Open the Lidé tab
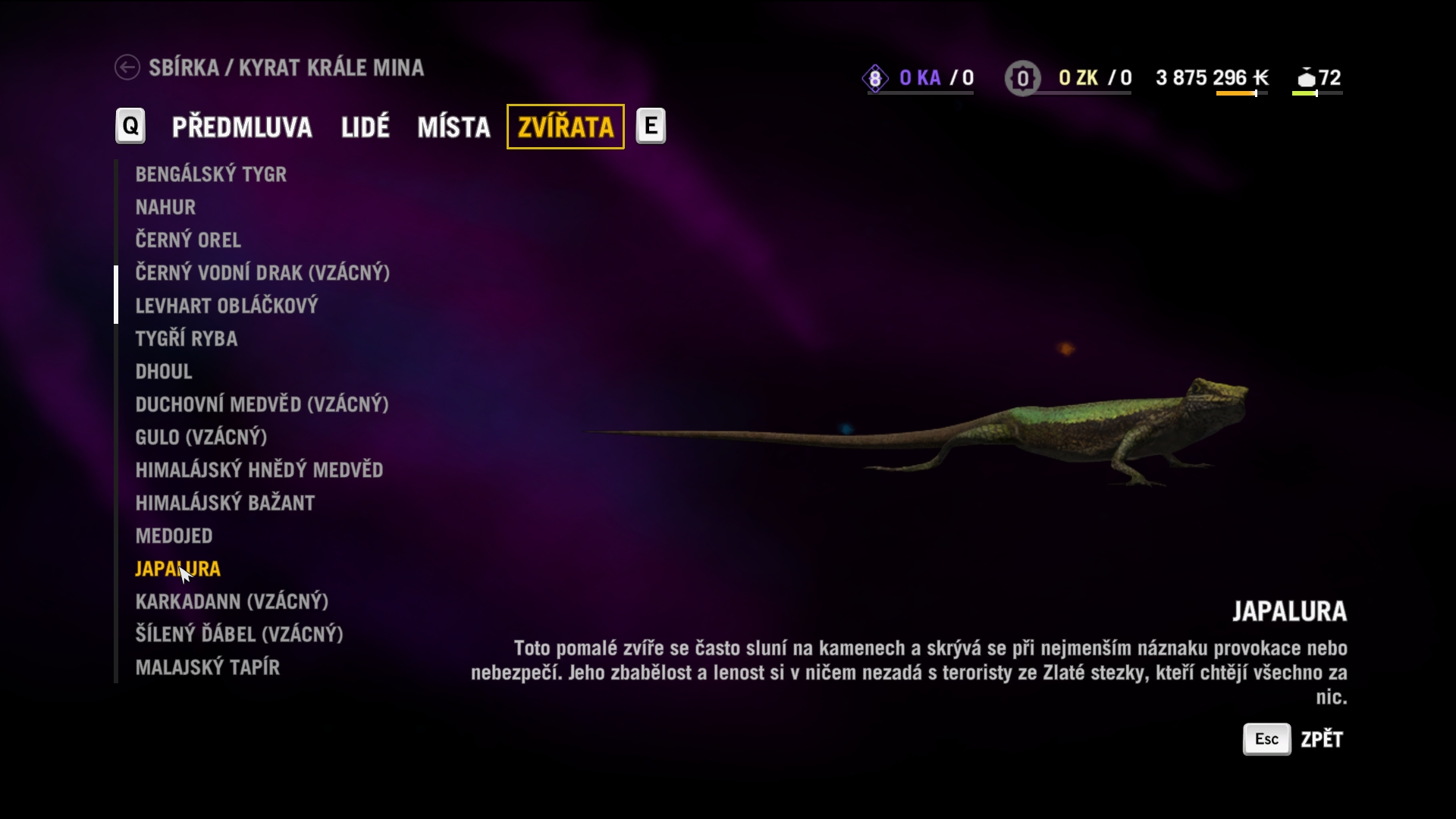The width and height of the screenshot is (1456, 819). pyautogui.click(x=365, y=127)
